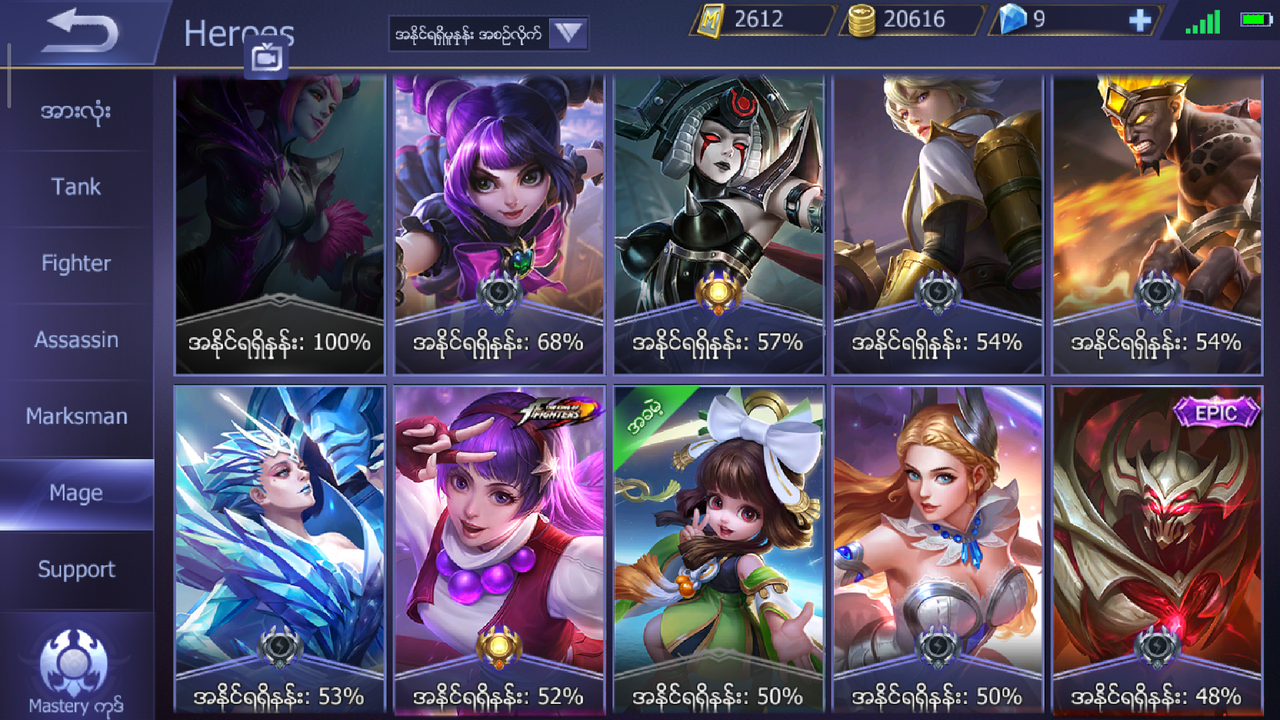Click the video camera icon near Heroes title

(x=266, y=59)
